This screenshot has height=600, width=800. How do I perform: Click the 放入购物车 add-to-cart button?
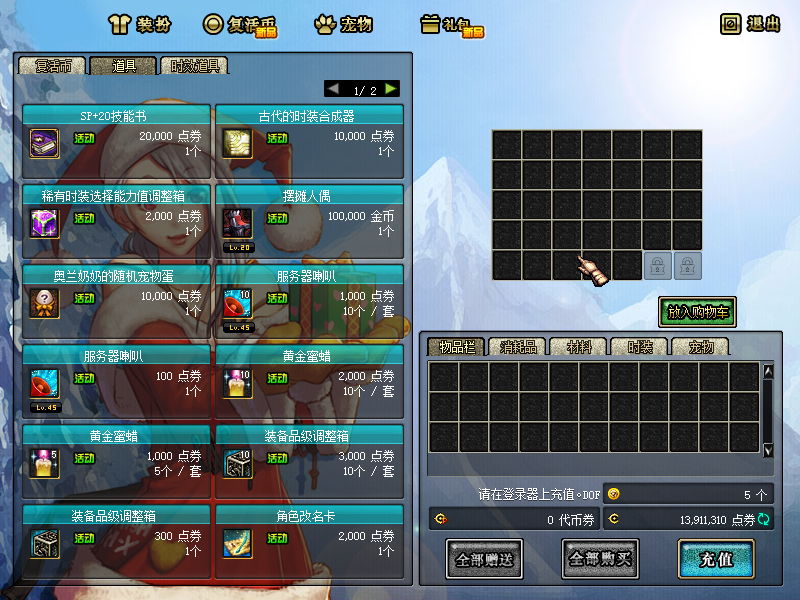pos(697,312)
